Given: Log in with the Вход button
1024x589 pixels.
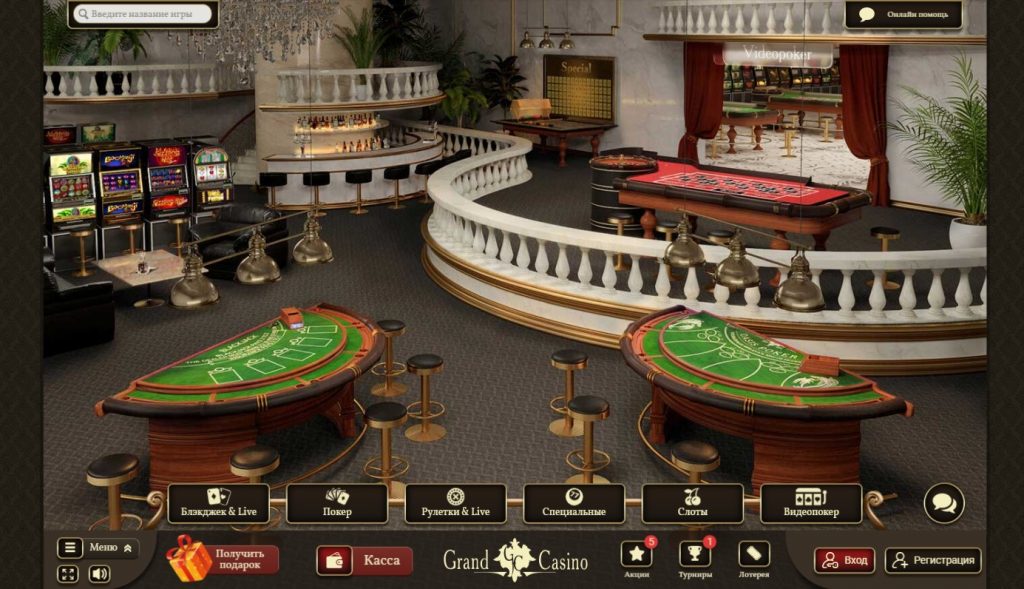Looking at the screenshot, I should [x=844, y=560].
